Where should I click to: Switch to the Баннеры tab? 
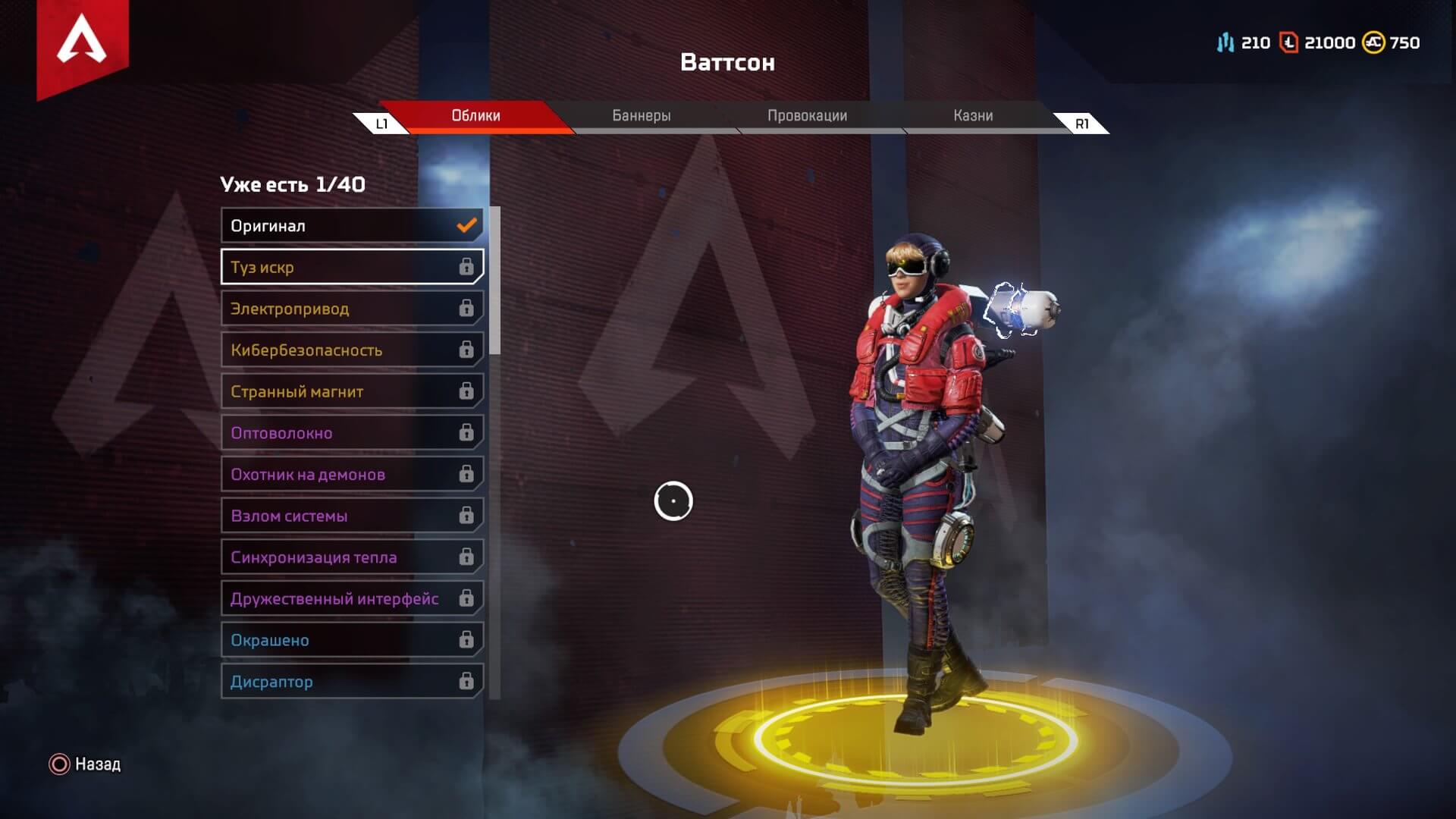coord(641,115)
